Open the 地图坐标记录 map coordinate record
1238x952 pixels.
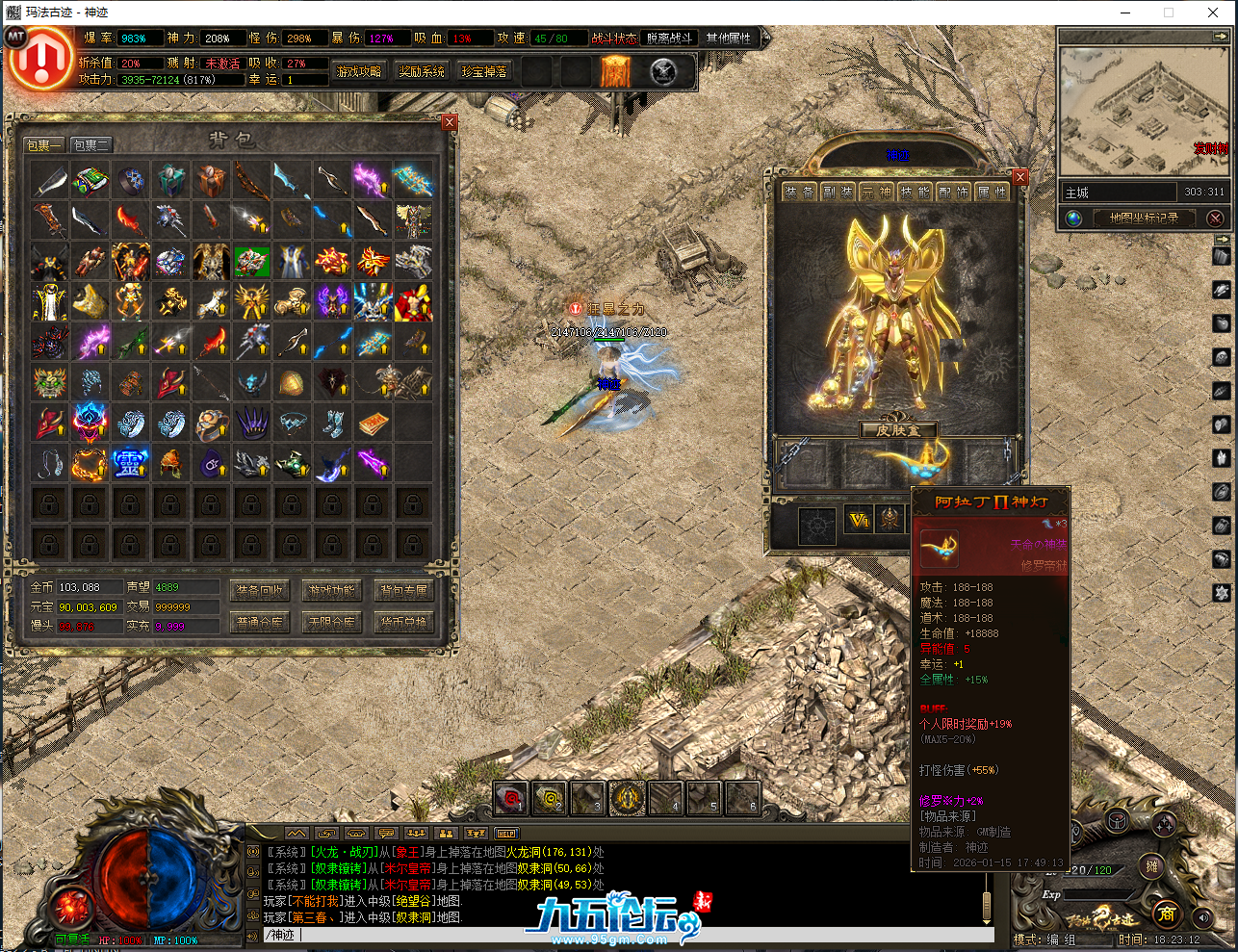point(1143,219)
